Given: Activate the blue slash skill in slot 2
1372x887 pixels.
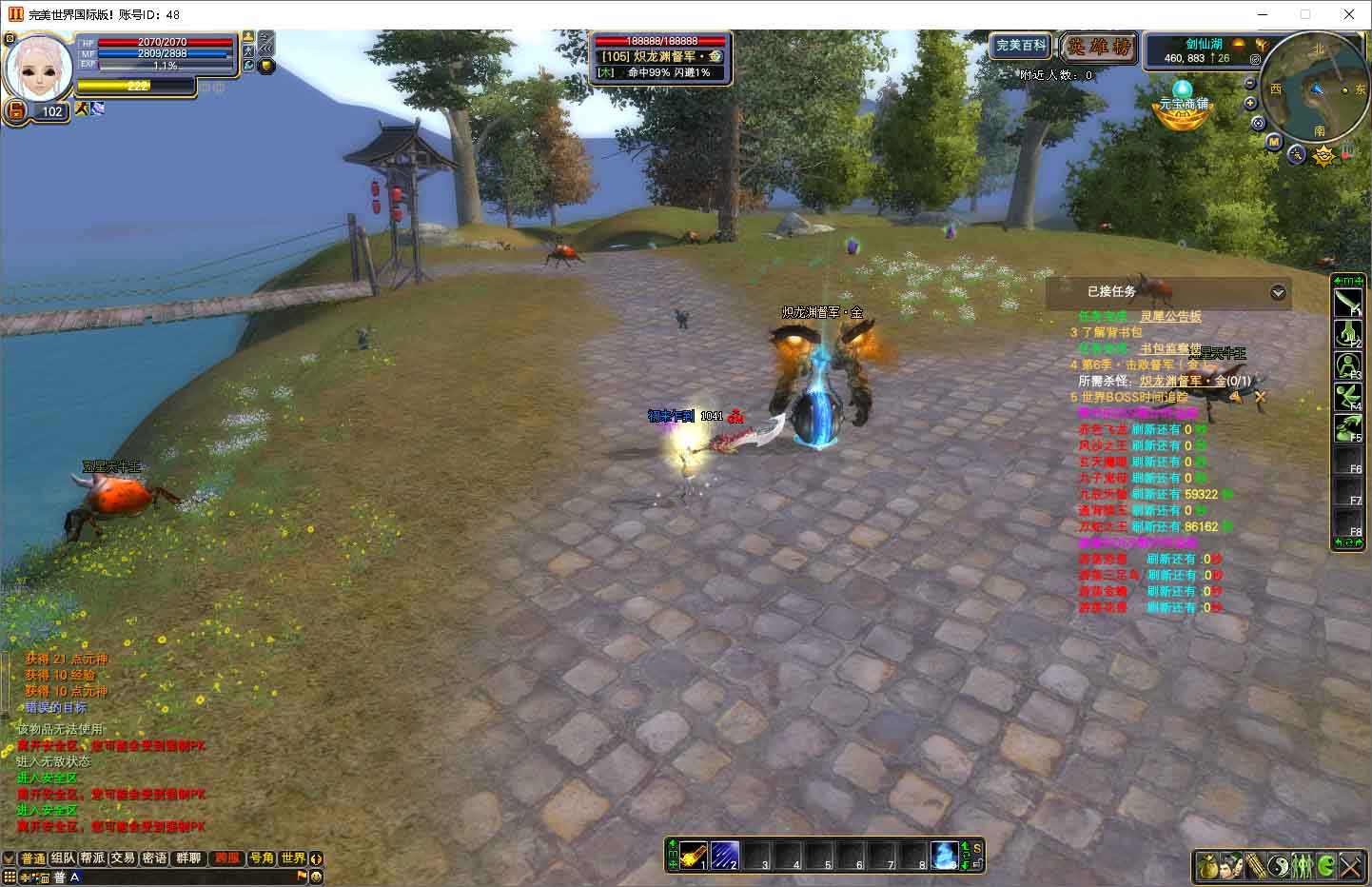Looking at the screenshot, I should (x=725, y=855).
